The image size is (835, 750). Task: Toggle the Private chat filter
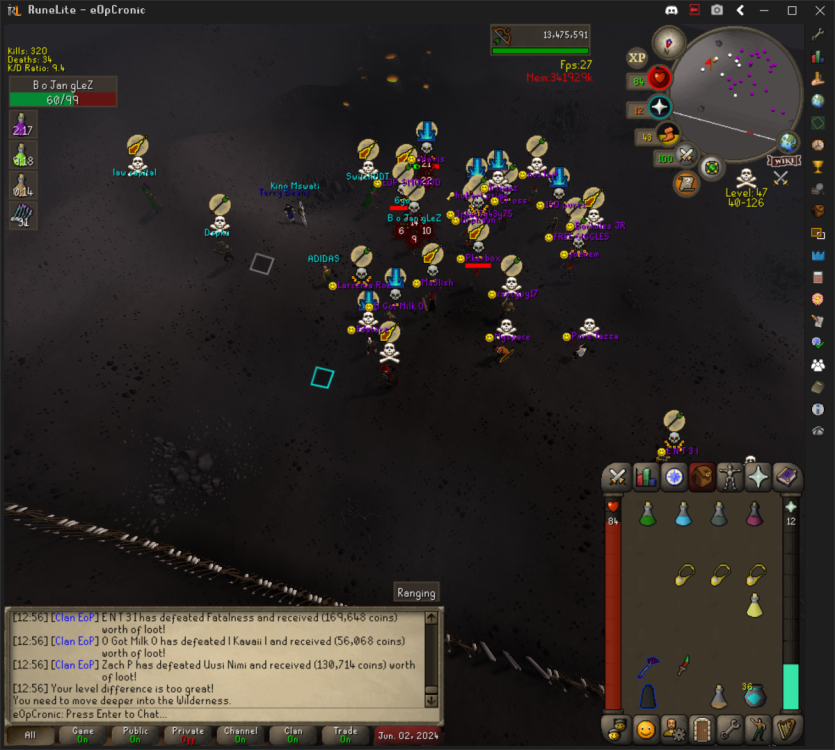coord(186,735)
